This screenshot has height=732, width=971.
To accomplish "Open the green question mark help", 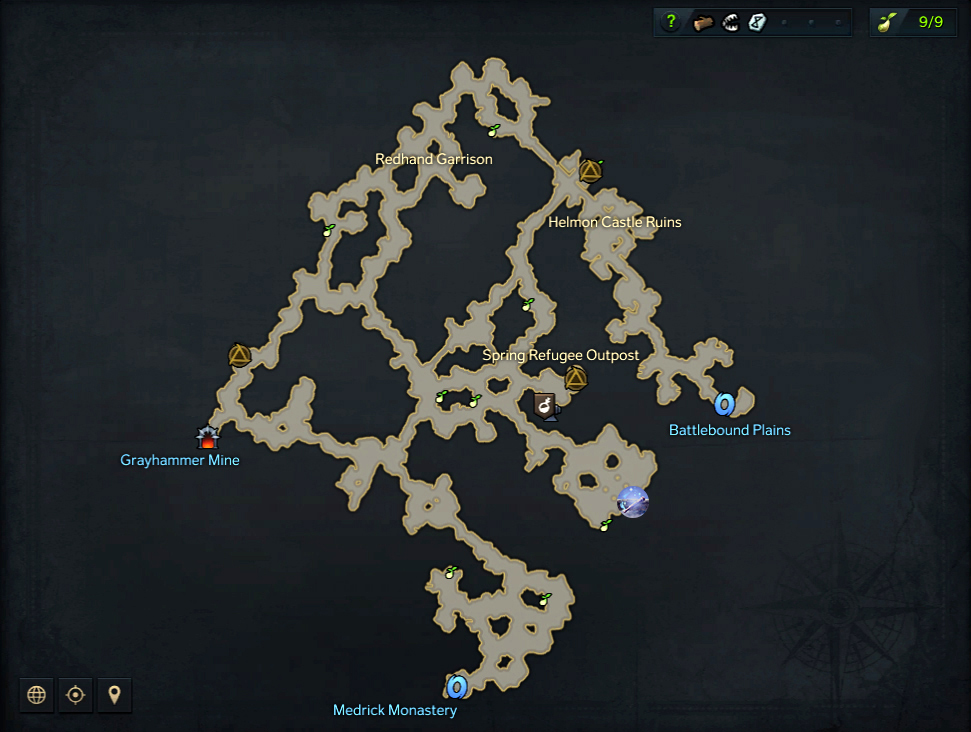I will [671, 22].
